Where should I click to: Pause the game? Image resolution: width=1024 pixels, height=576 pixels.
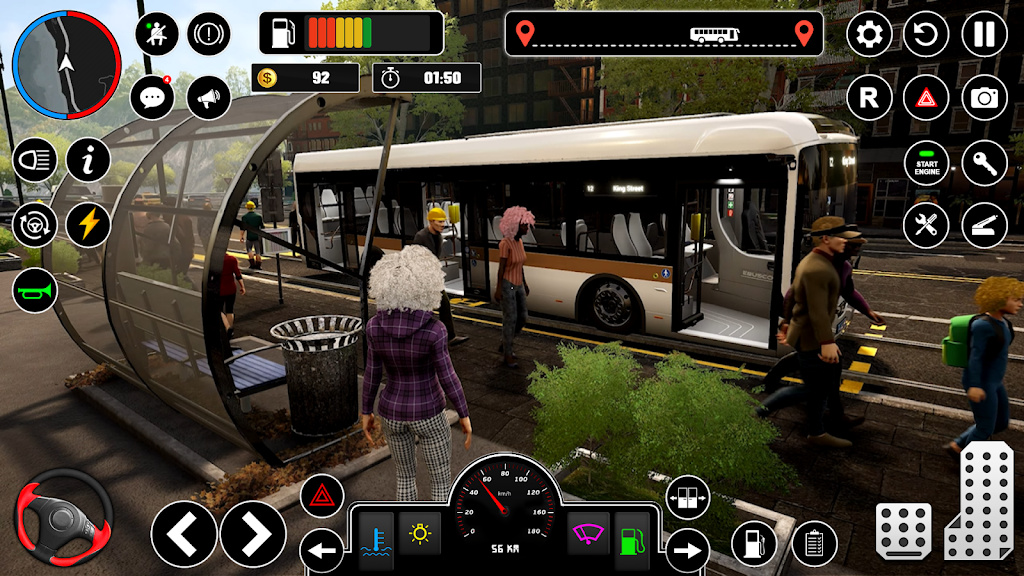click(984, 35)
